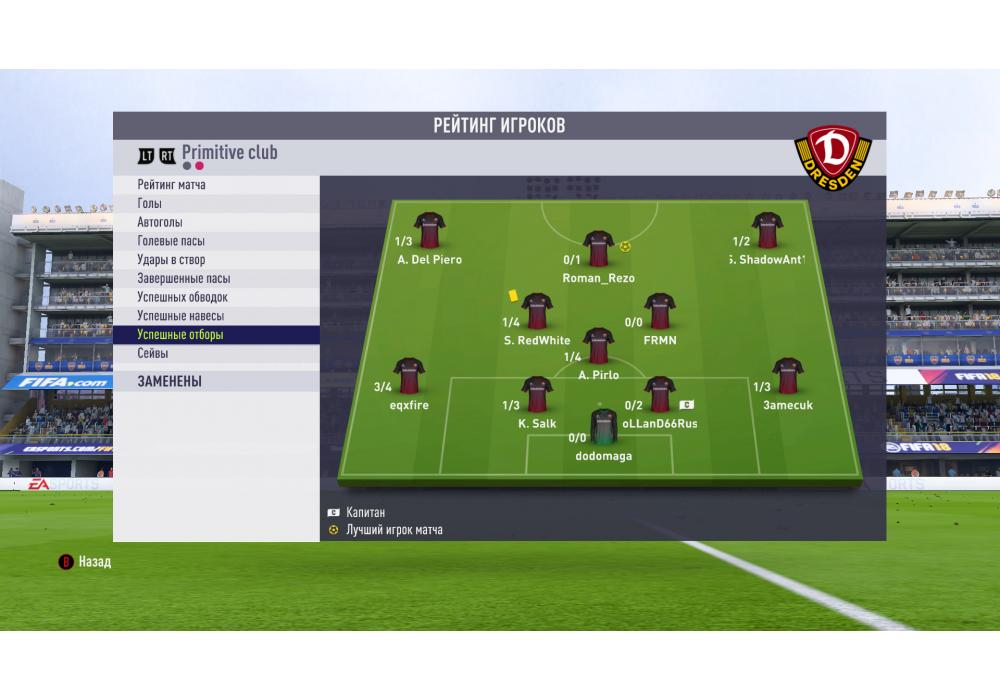Choose defender K. Salk
This screenshot has width=1000, height=700.
pos(537,395)
